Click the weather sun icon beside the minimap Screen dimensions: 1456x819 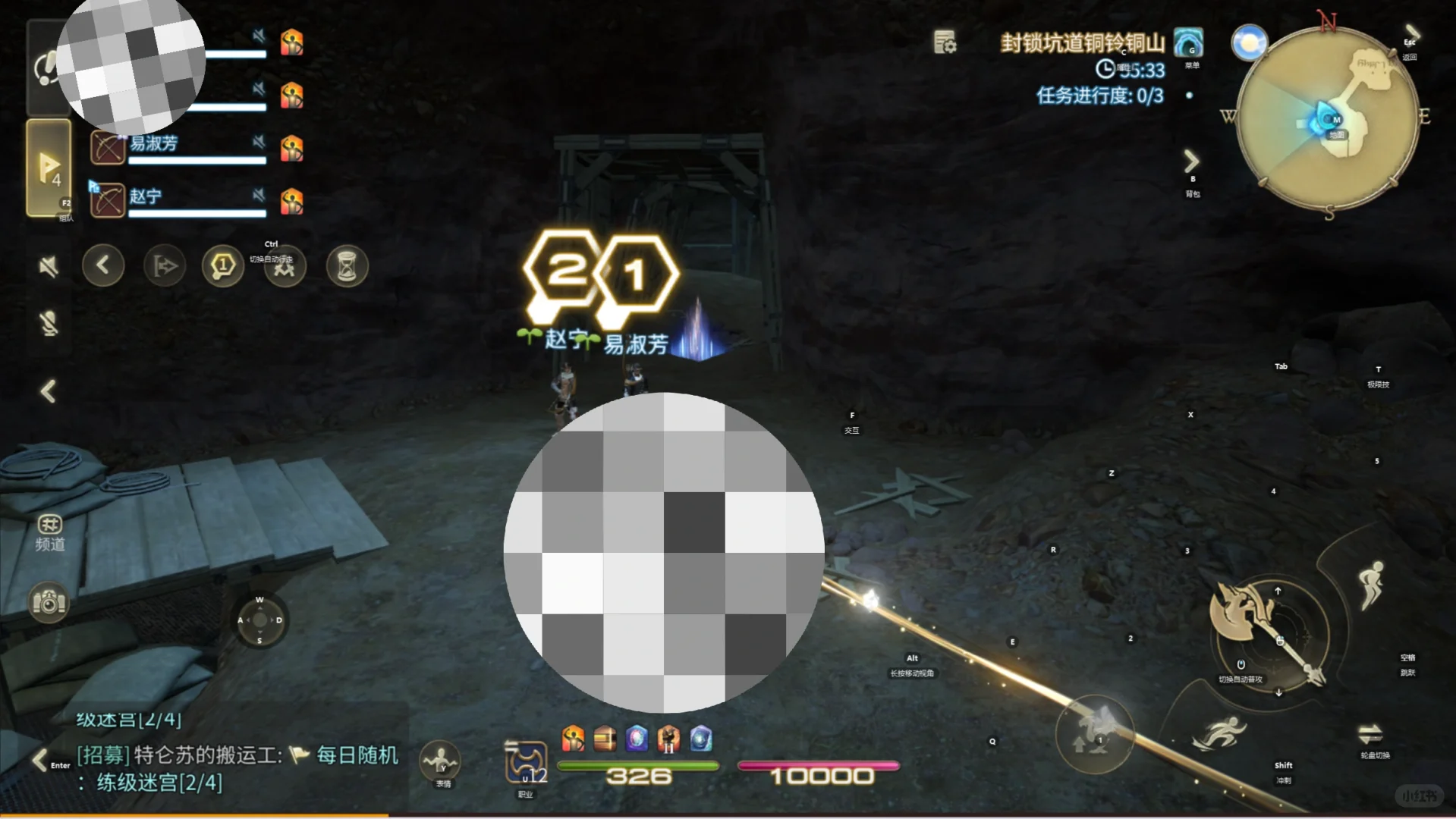tap(1249, 42)
